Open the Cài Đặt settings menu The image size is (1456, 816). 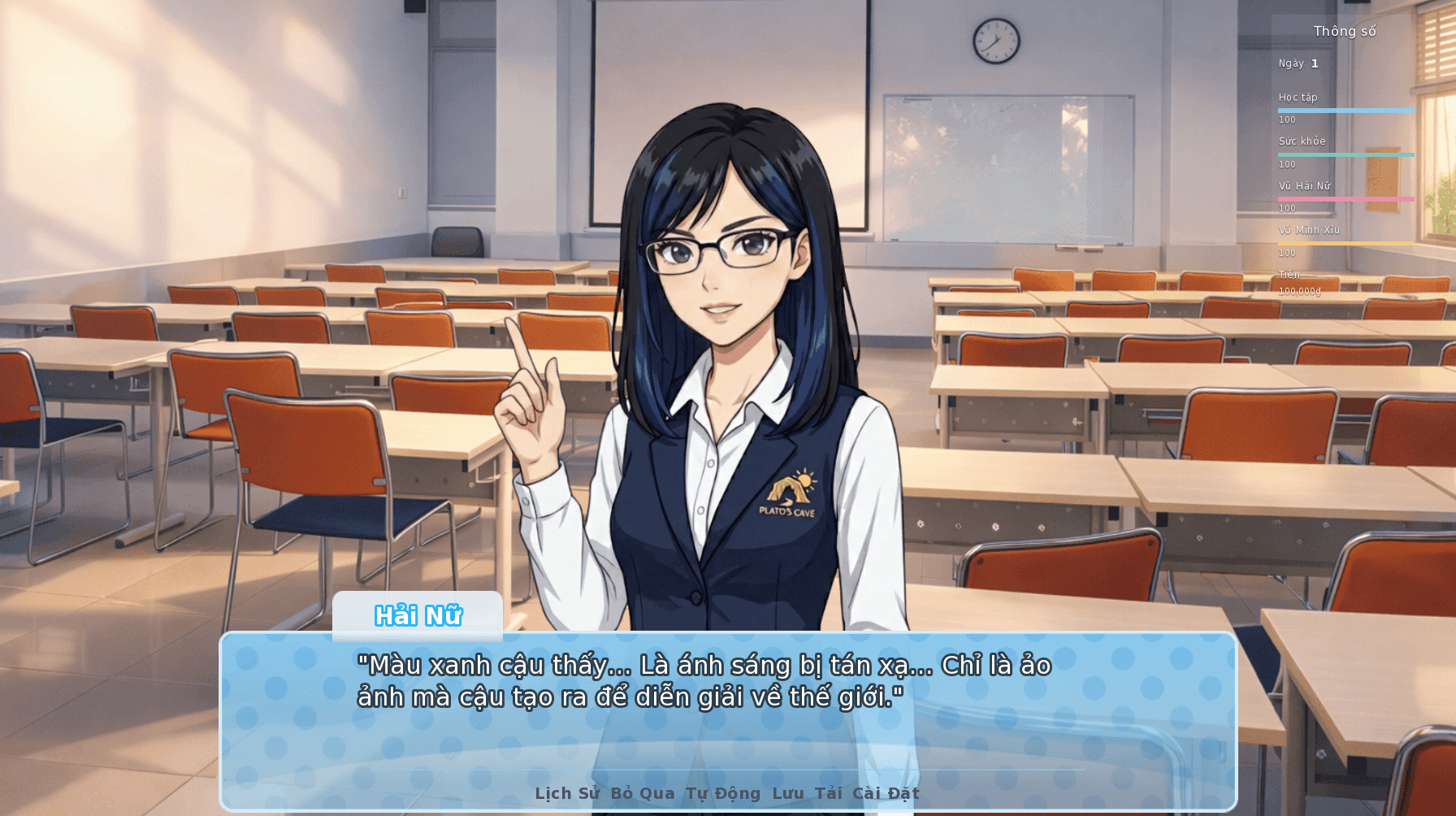[887, 793]
